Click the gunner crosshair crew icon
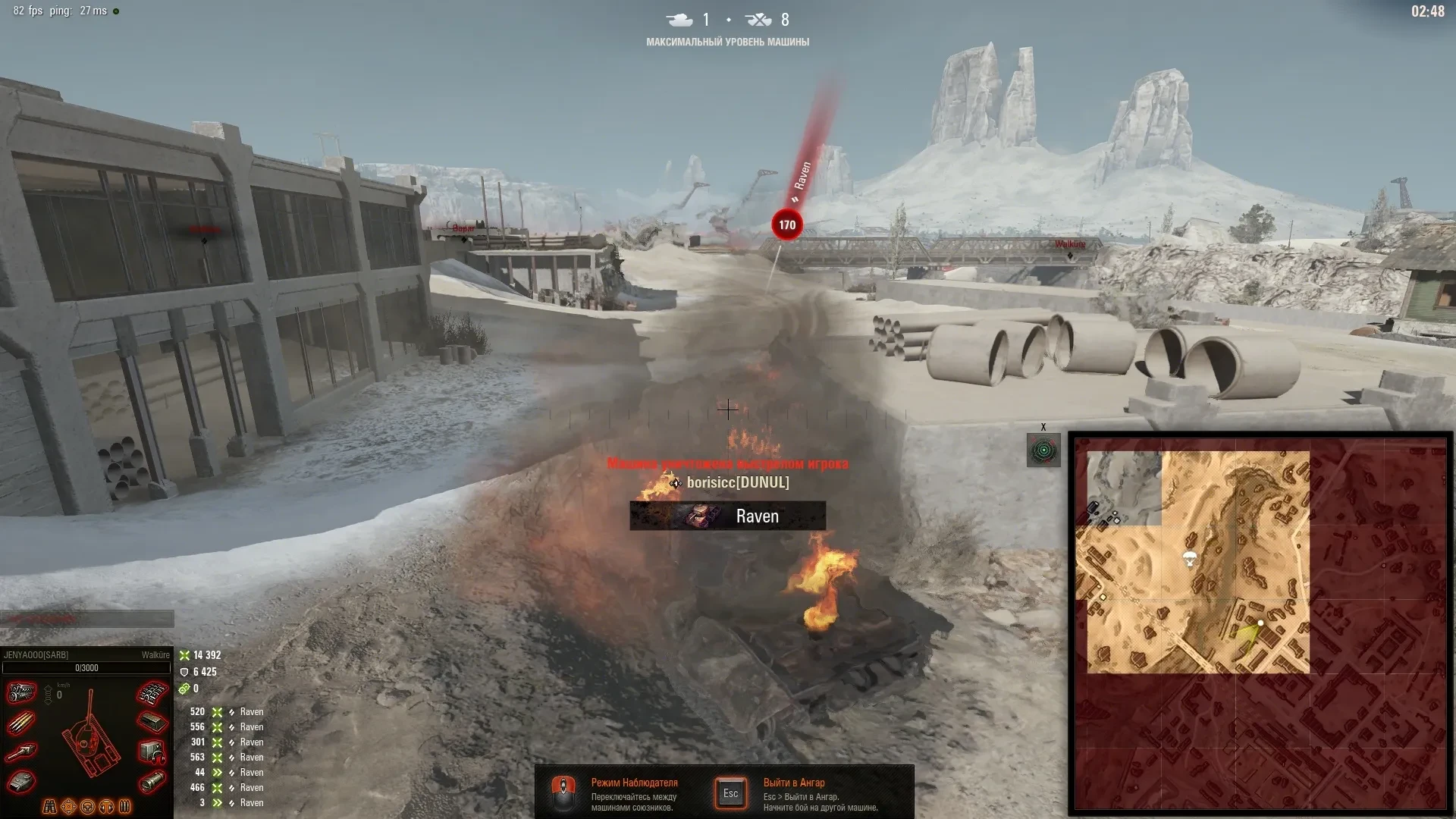Image resolution: width=1456 pixels, height=819 pixels. pos(69,806)
